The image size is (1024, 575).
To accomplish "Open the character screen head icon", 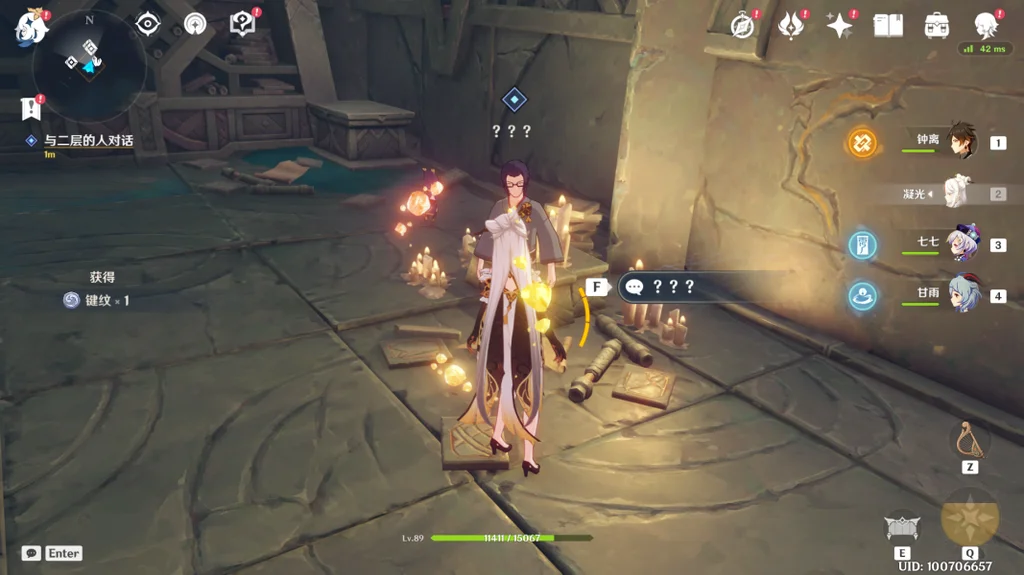I will pyautogui.click(x=986, y=24).
